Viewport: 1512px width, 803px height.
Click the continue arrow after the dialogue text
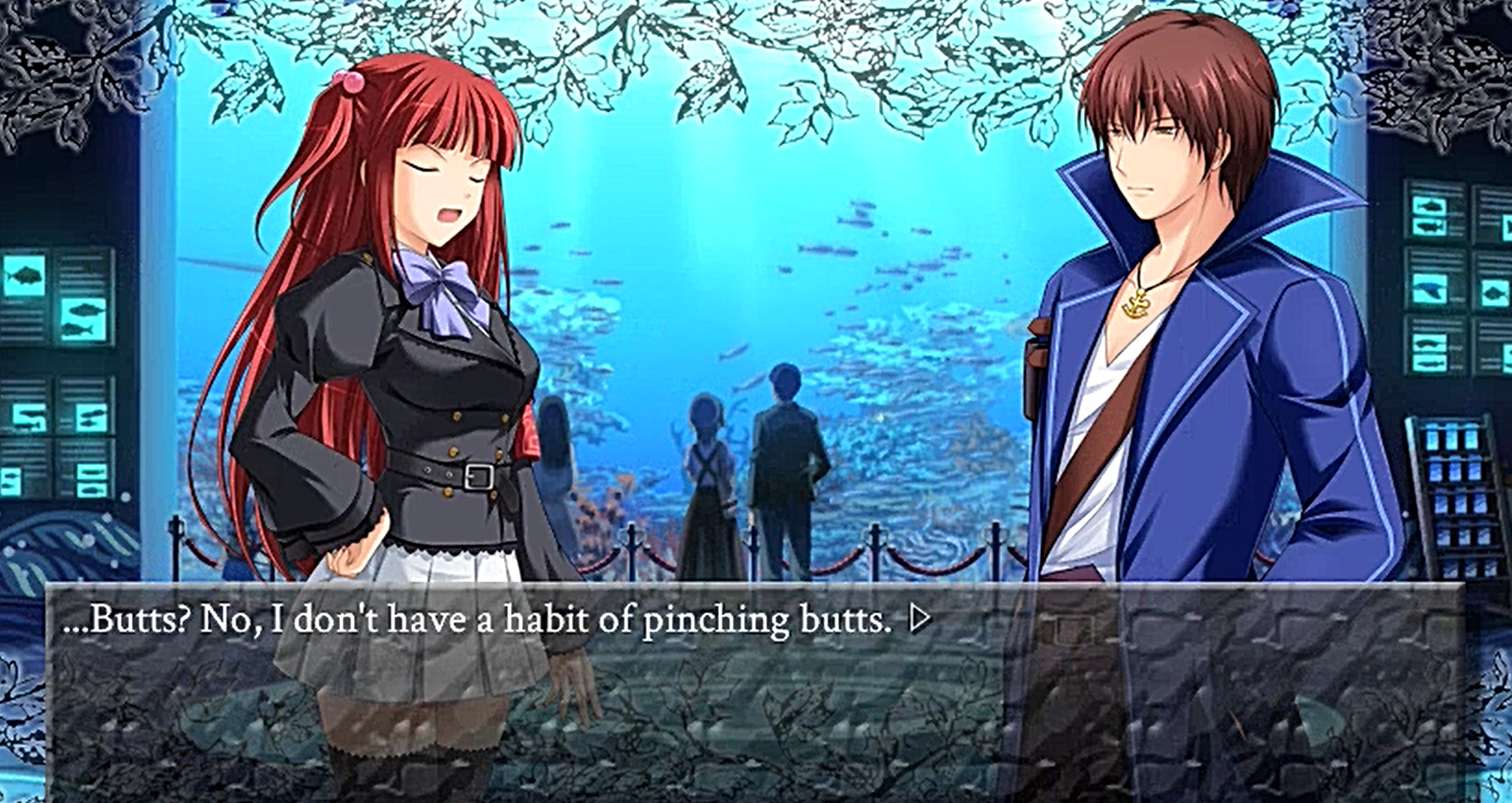click(x=921, y=618)
